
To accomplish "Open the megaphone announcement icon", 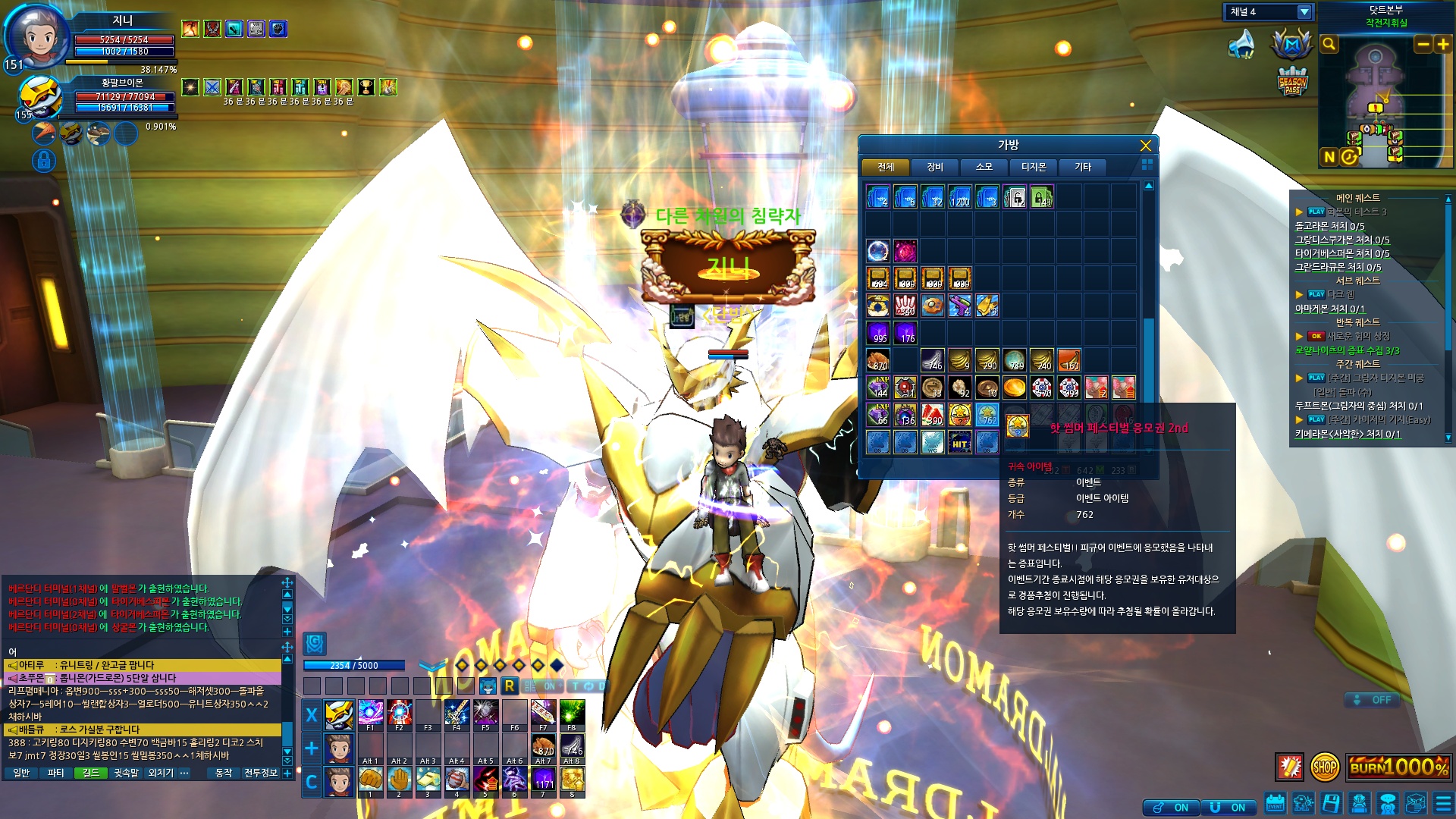I will (1241, 45).
